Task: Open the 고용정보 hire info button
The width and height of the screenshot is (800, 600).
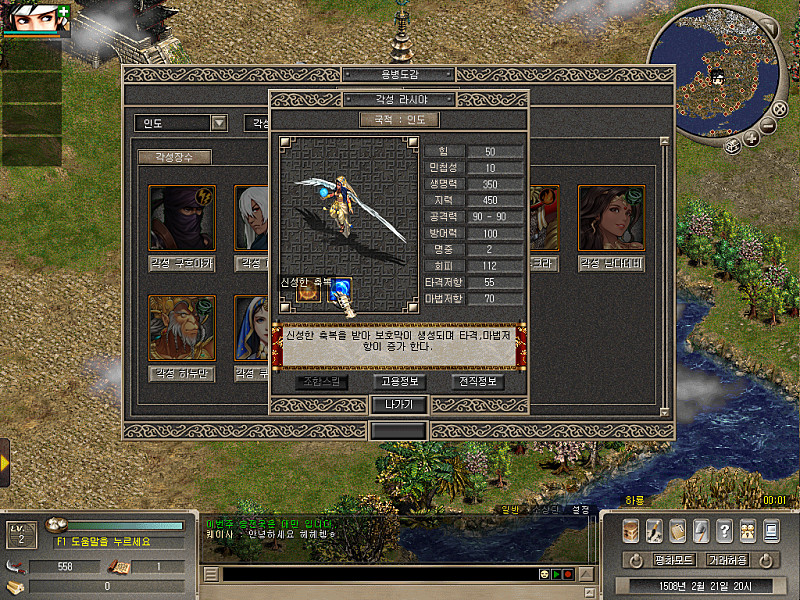Action: pyautogui.click(x=399, y=381)
